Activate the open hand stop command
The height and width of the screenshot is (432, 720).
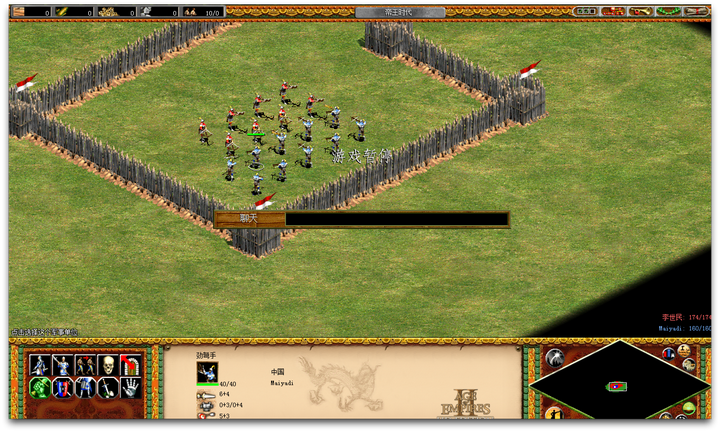click(x=131, y=388)
